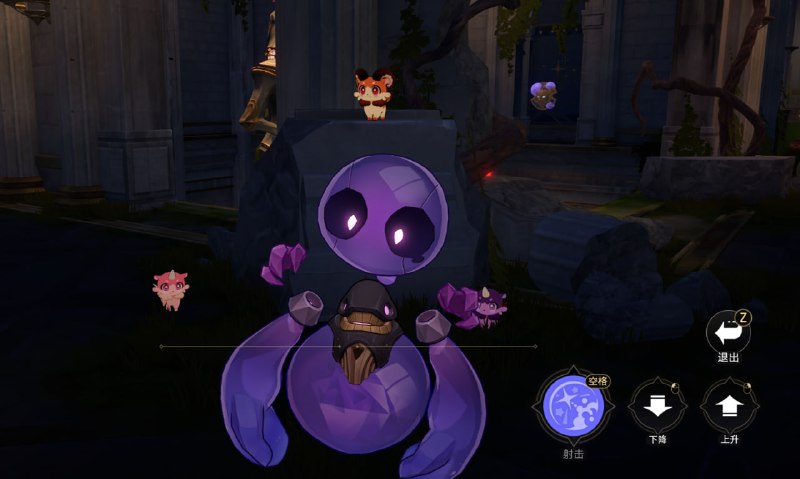This screenshot has width=800, height=479.
Task: Ascend with the 上升 up arrow
Action: coord(729,407)
